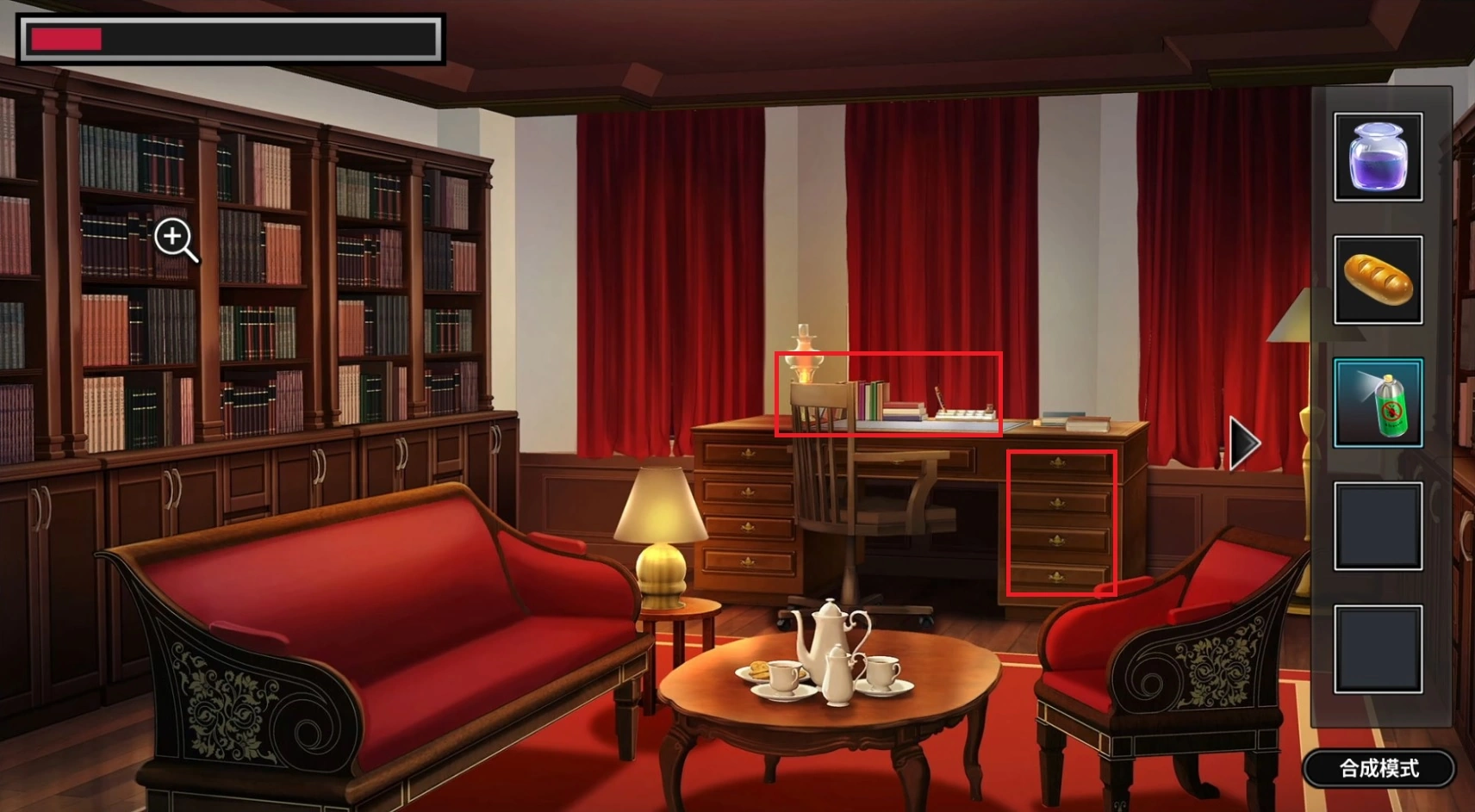The image size is (1475, 812).
Task: Toggle the 合成模式 combine mode button
Action: [1379, 768]
